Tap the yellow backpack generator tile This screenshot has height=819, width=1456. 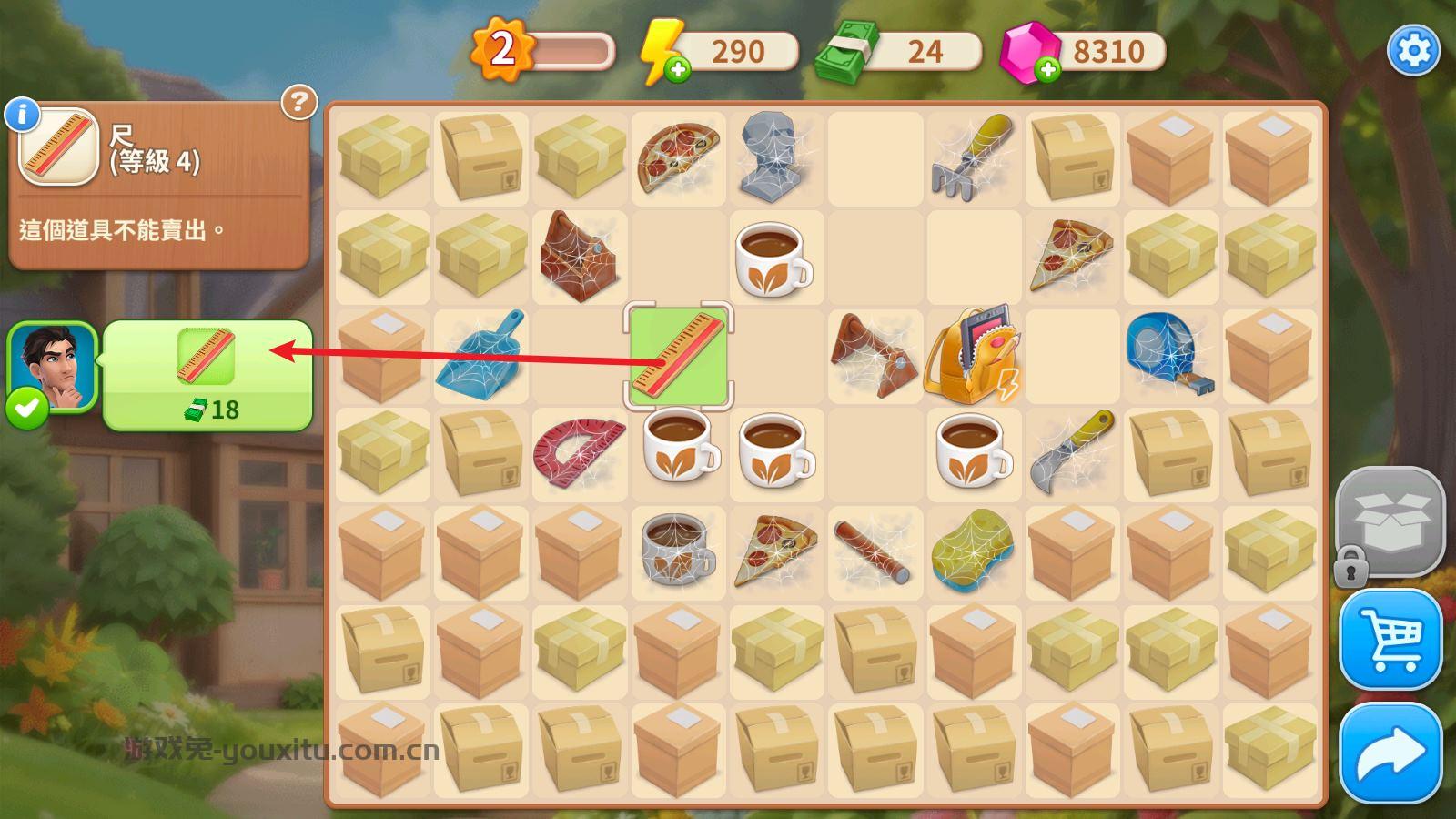(972, 355)
